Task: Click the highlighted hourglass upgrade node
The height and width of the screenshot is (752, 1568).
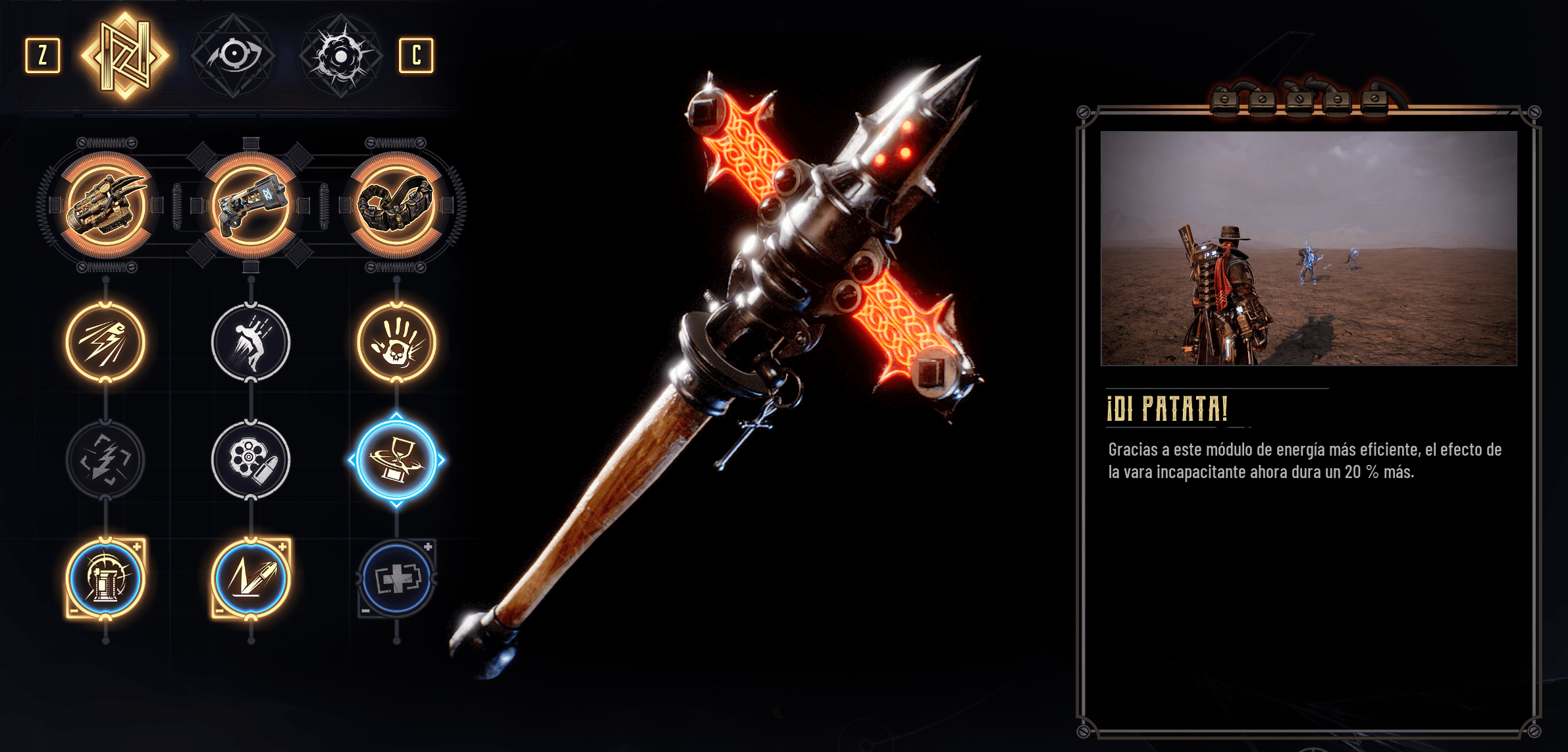Action: pos(396,460)
